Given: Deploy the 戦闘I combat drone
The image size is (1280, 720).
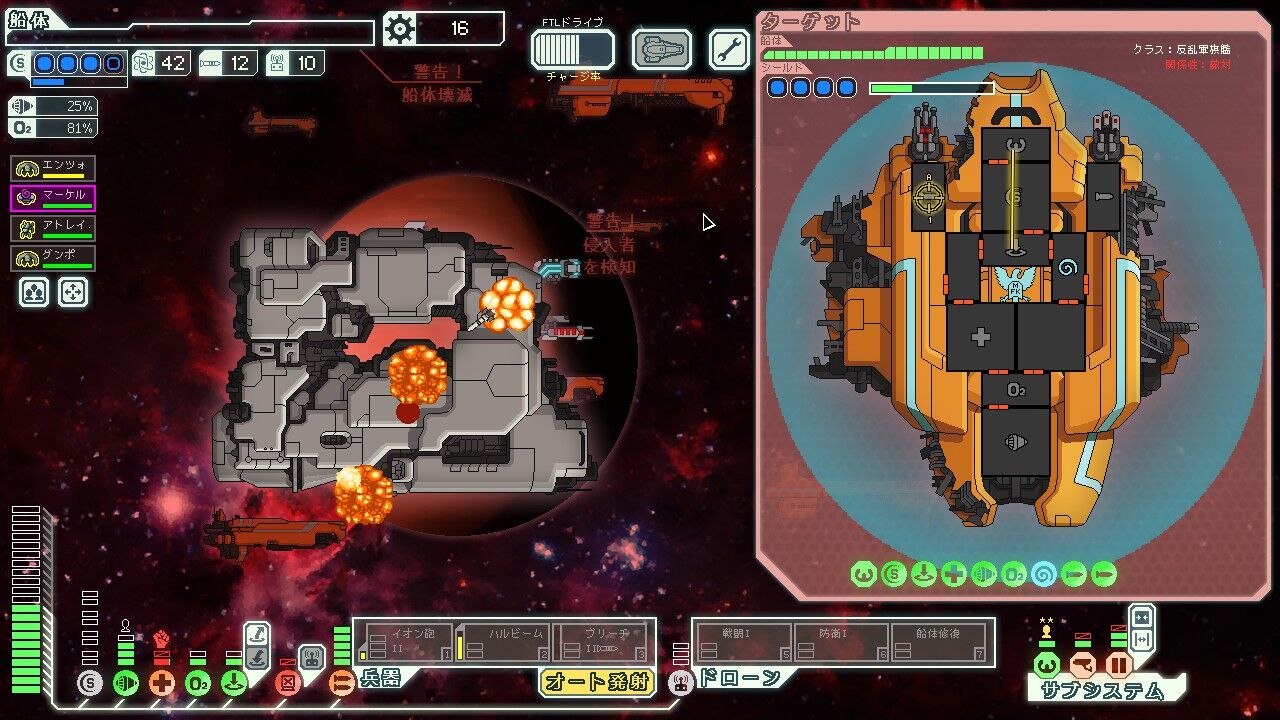Looking at the screenshot, I should 743,642.
